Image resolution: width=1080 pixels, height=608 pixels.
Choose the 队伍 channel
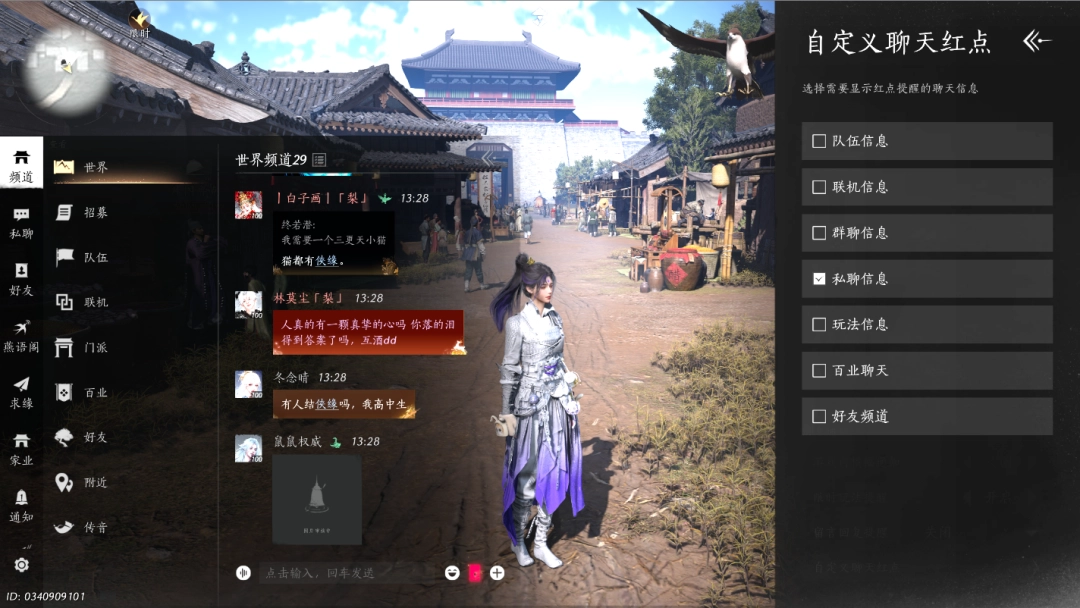click(95, 257)
